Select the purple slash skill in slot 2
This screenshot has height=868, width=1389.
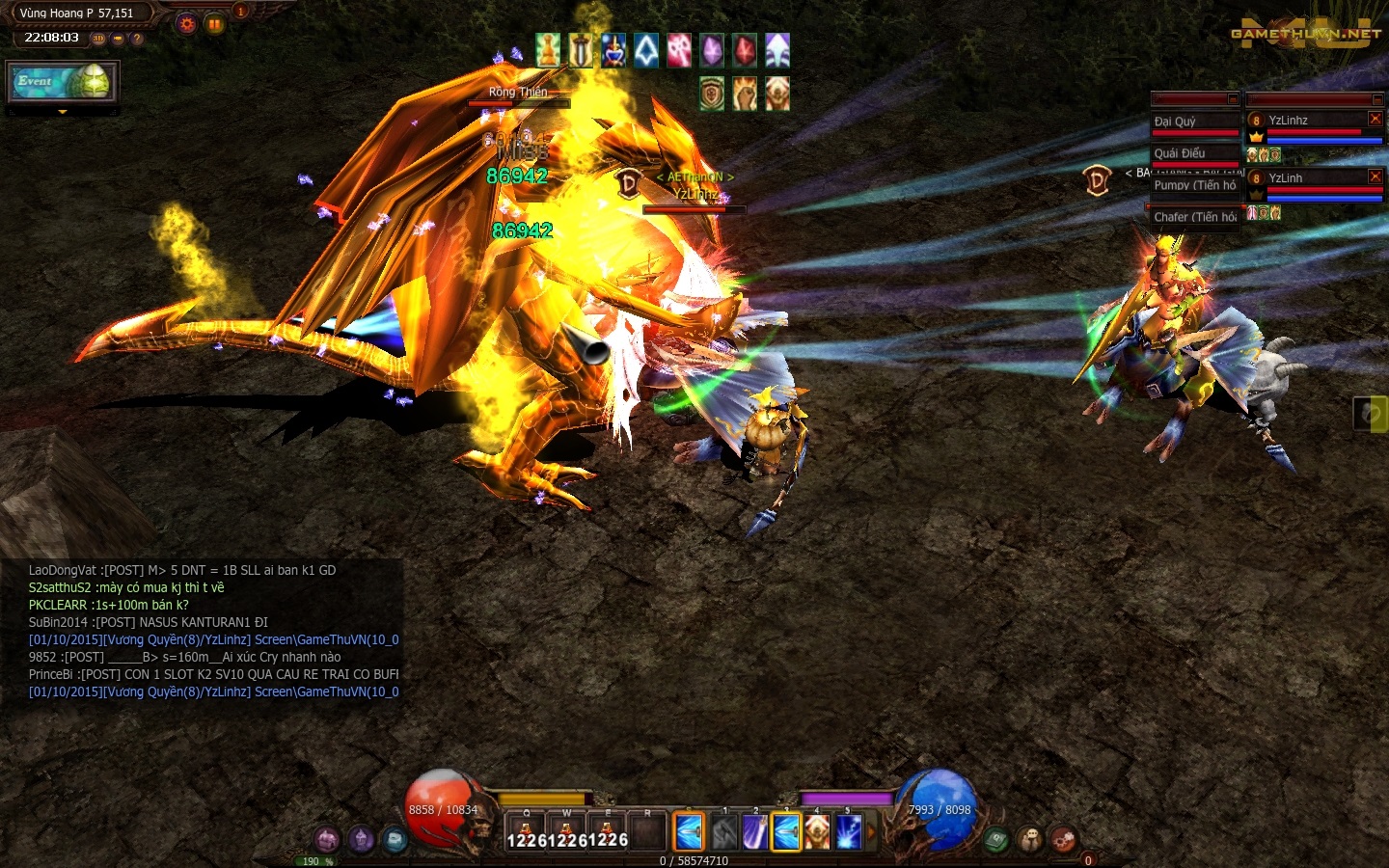pos(754,832)
